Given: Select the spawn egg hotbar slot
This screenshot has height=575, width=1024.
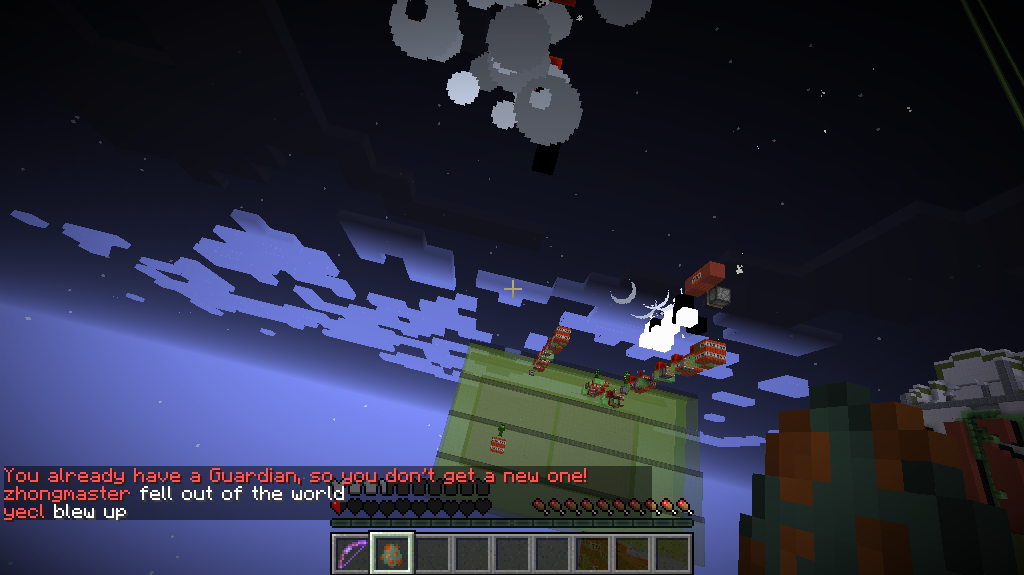Looking at the screenshot, I should click(392, 553).
